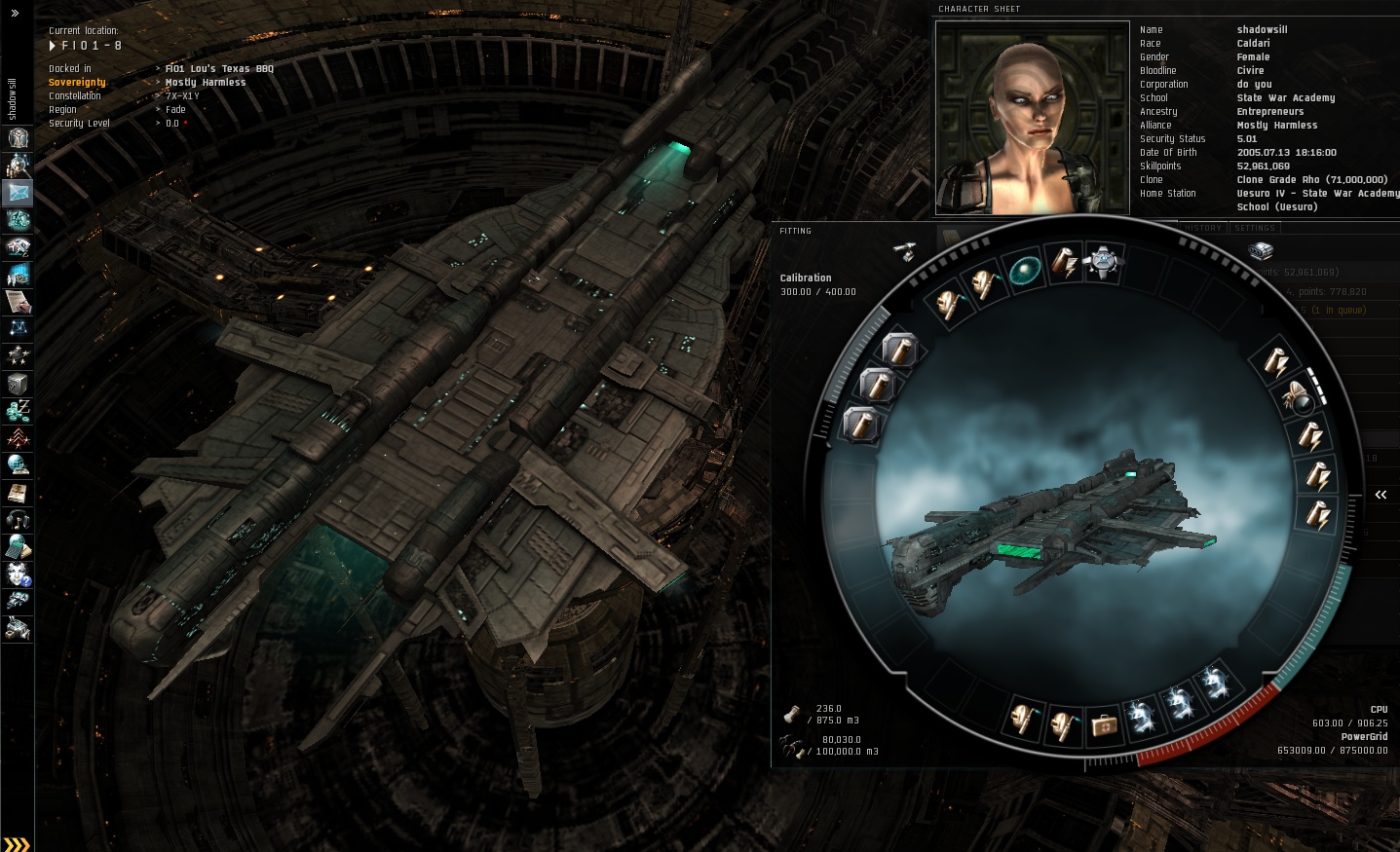
Task: Click the satellite icon in the Fitting window
Action: [x=905, y=251]
